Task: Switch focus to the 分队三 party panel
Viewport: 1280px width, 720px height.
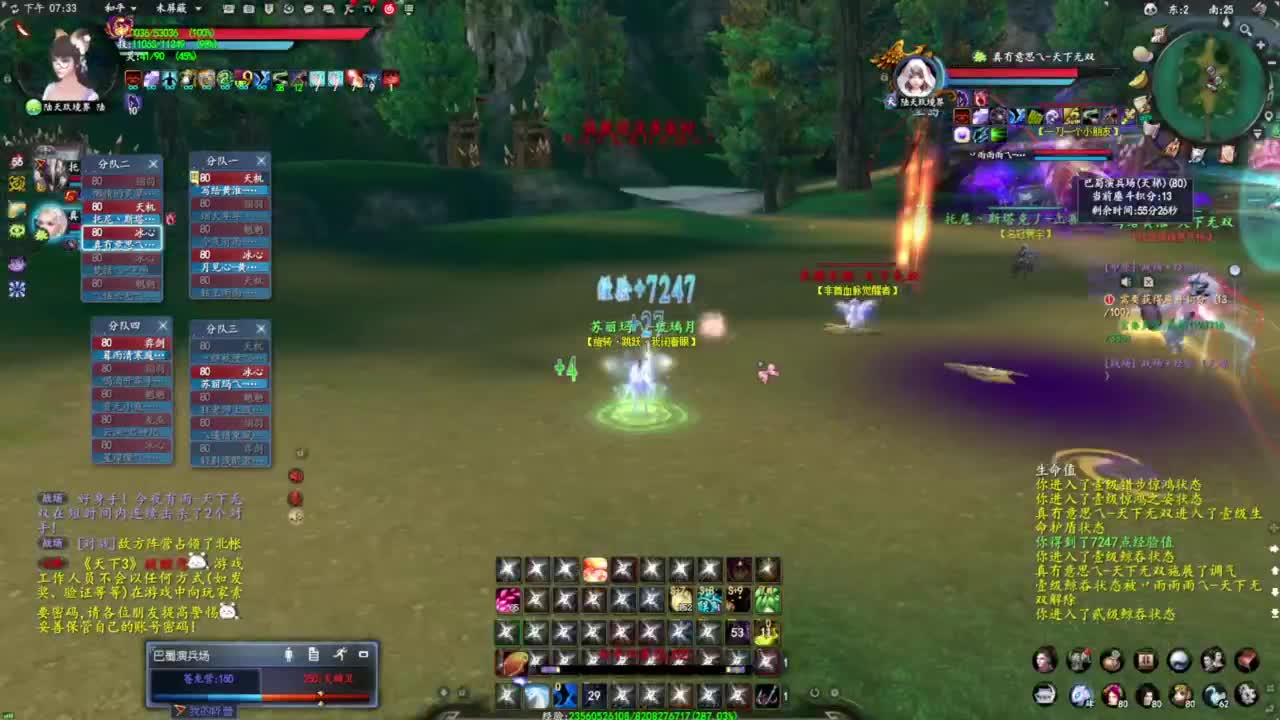Action: point(225,327)
